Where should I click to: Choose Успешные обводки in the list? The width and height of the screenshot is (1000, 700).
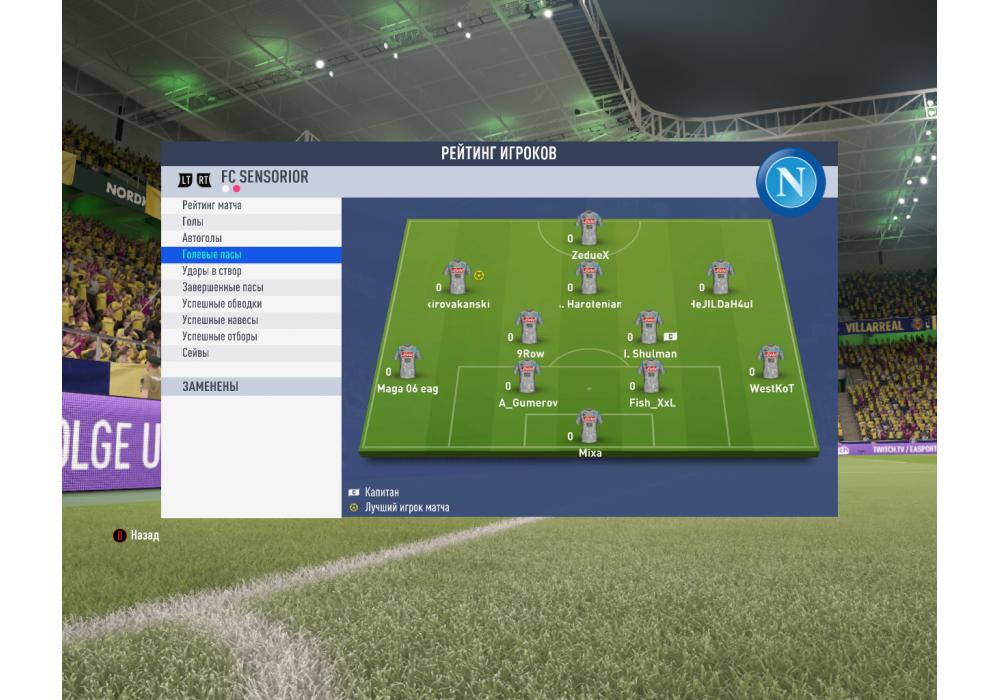250,303
